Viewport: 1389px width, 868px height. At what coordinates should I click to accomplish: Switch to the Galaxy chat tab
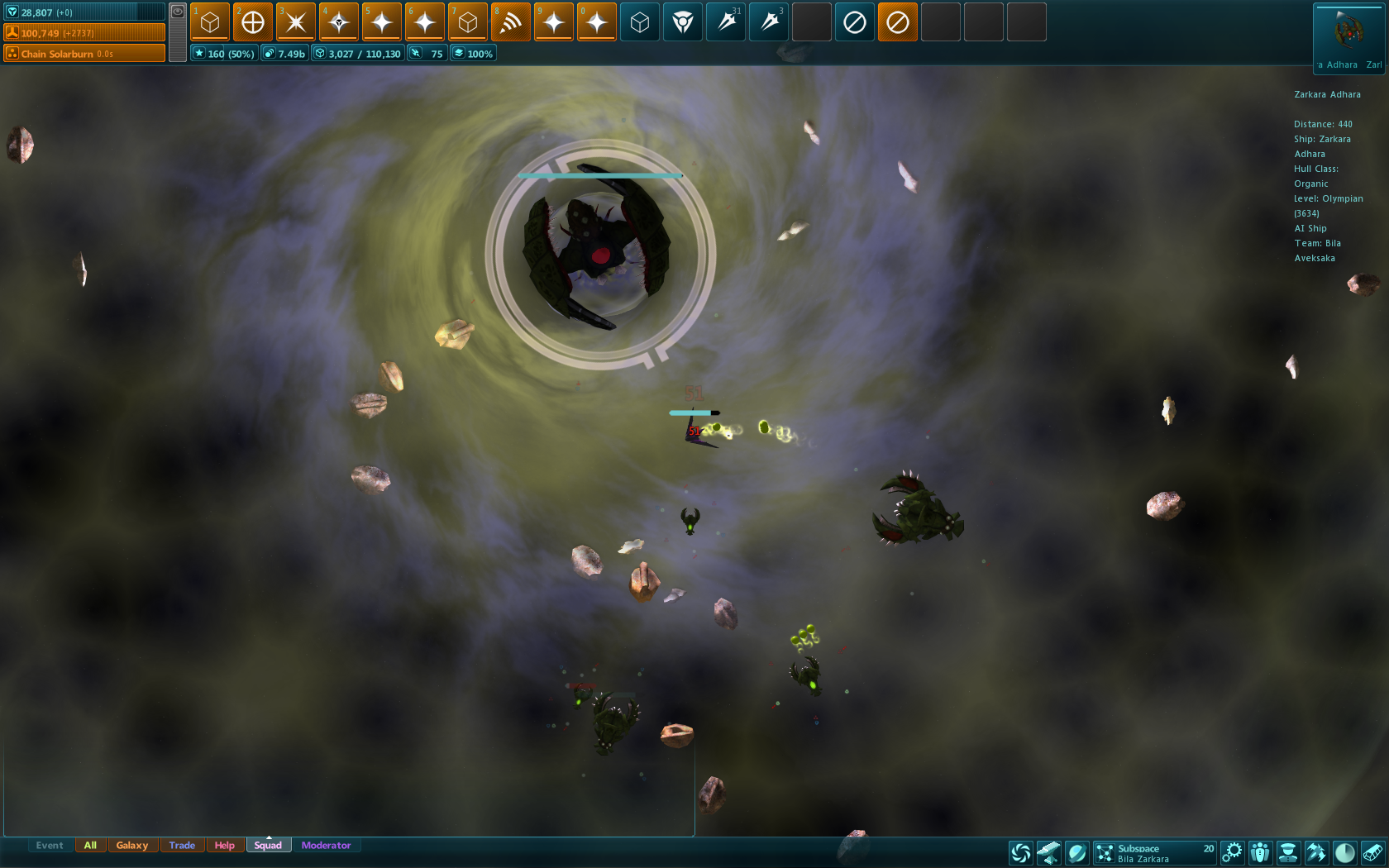[132, 845]
